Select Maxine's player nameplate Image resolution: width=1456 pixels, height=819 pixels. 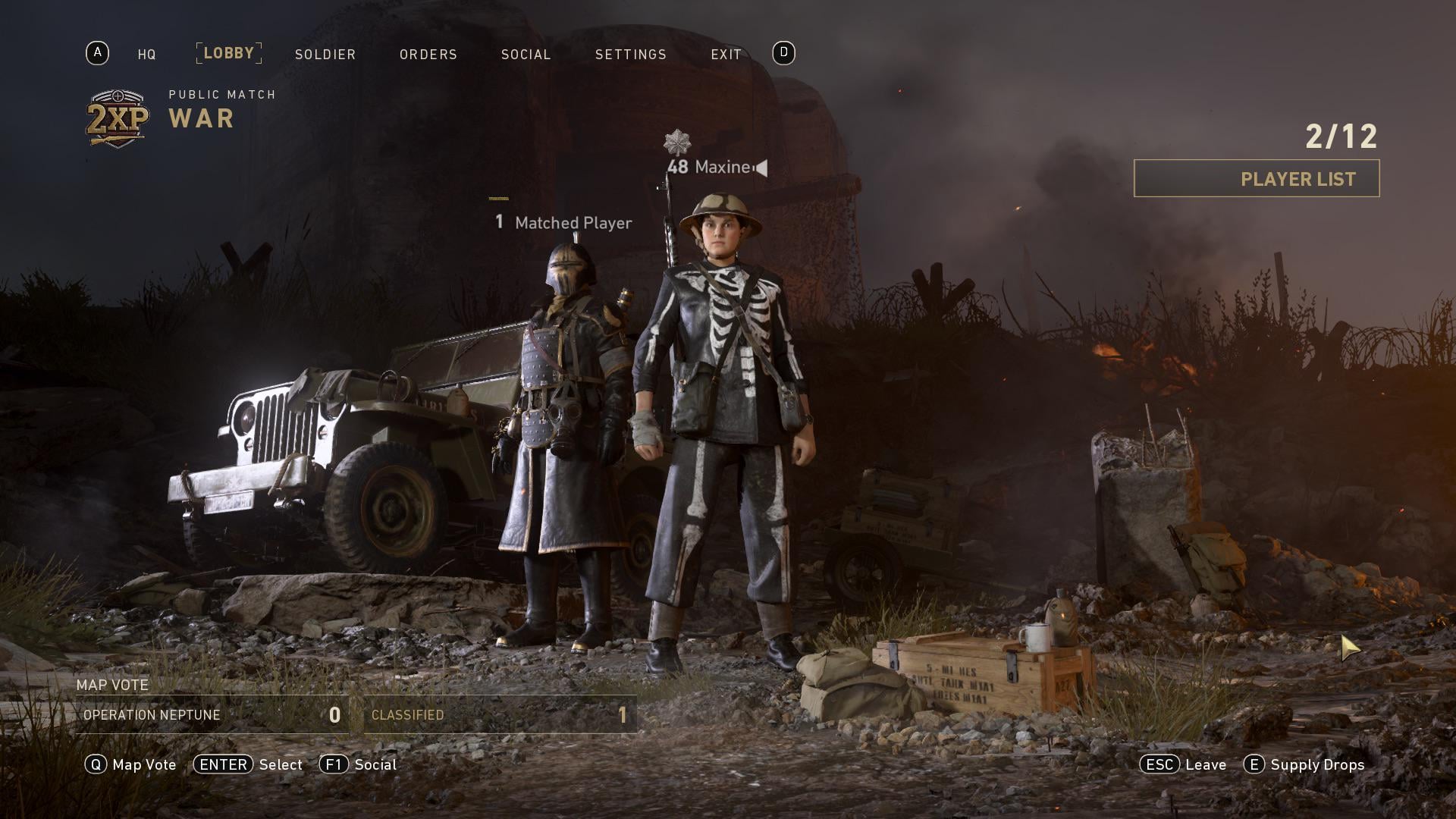coord(717,167)
